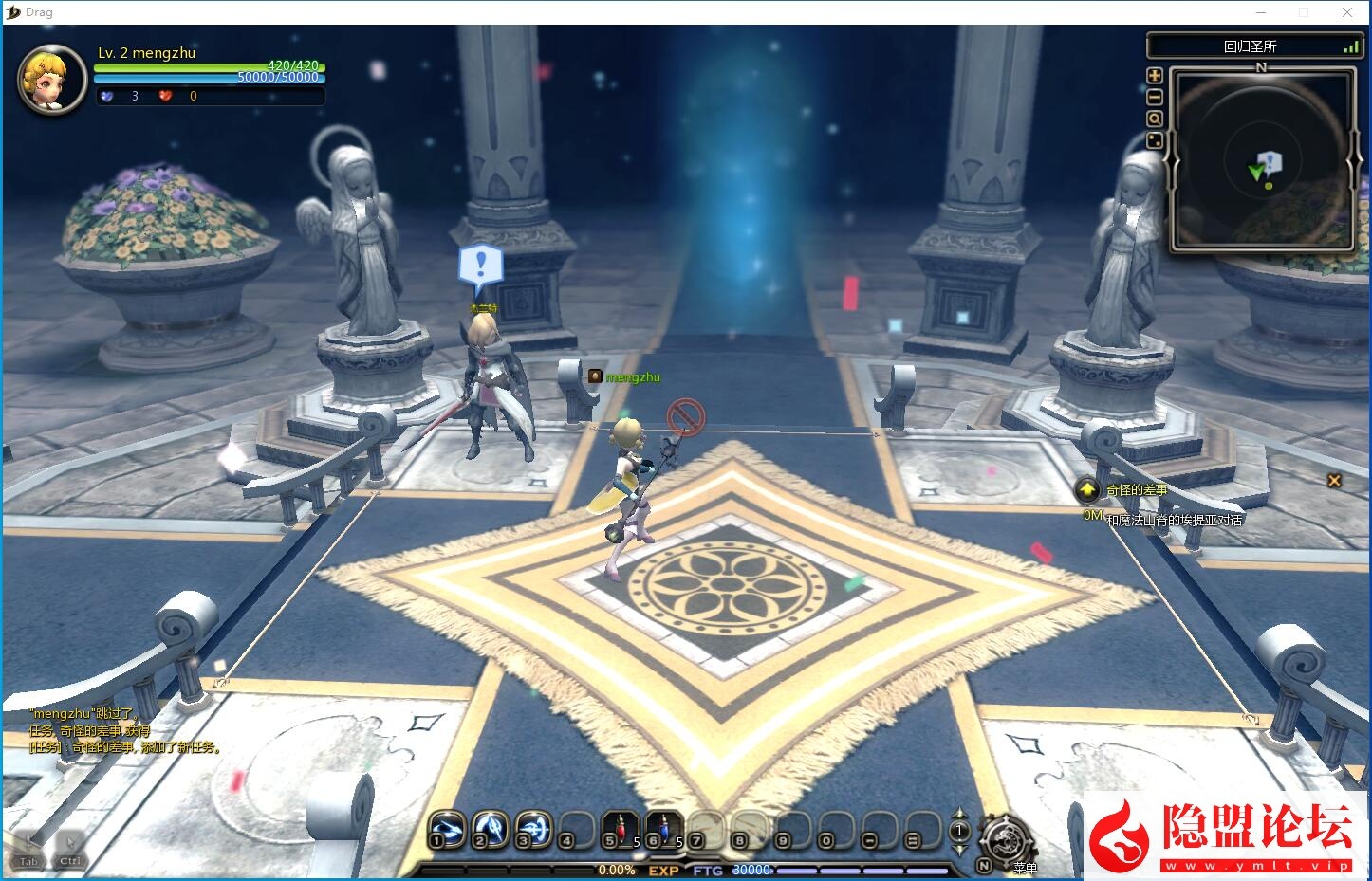Activate the skill in hotbar slot 1
1372x881 pixels.
(446, 828)
